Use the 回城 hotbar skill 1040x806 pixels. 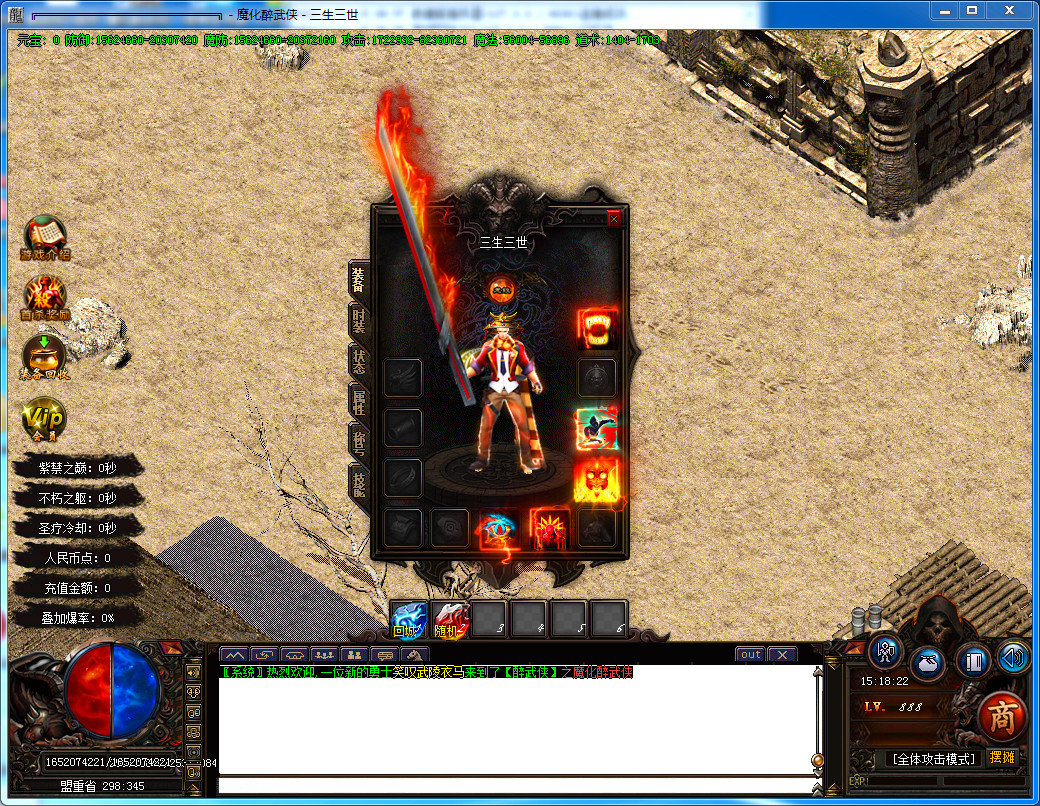(x=410, y=620)
